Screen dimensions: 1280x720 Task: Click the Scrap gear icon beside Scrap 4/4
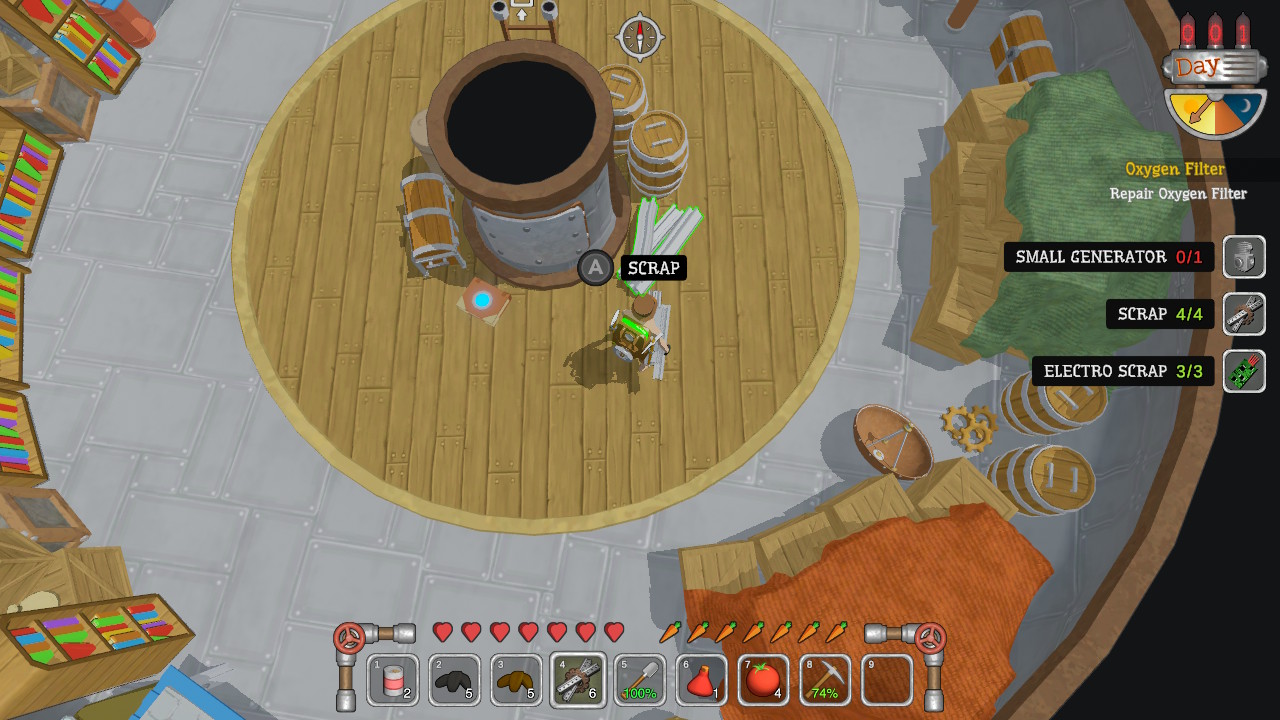point(1245,314)
